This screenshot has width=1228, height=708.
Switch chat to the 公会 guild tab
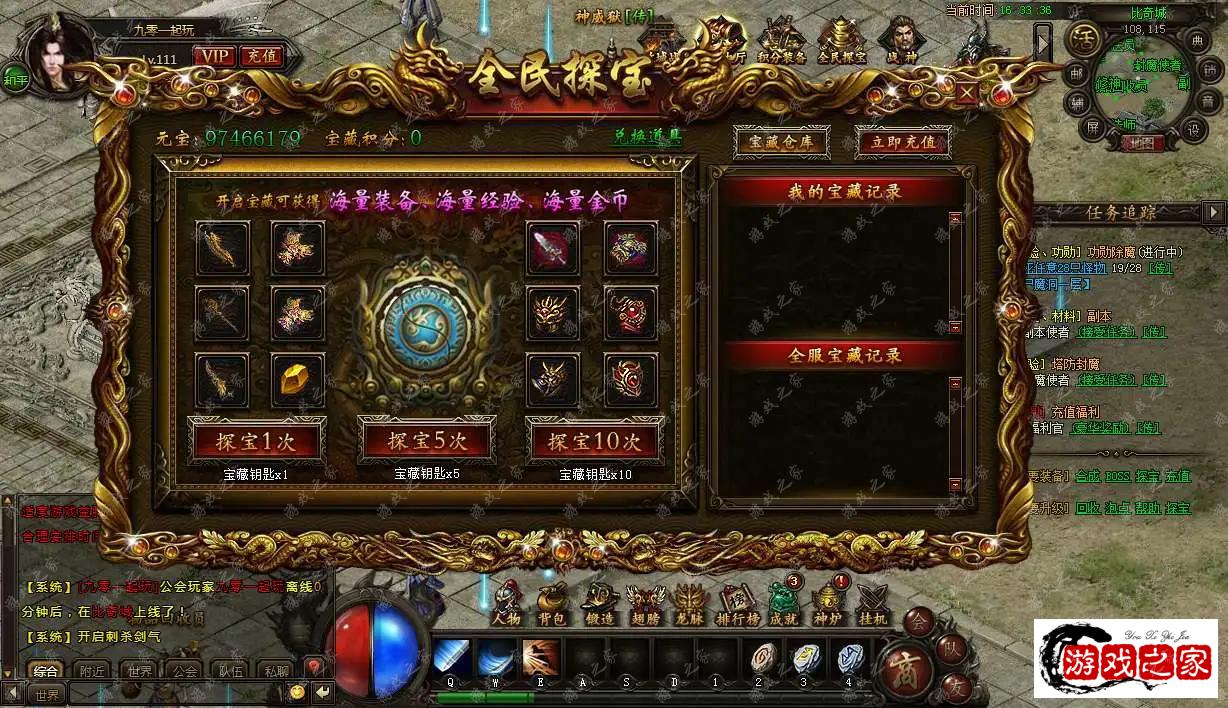tap(184, 671)
